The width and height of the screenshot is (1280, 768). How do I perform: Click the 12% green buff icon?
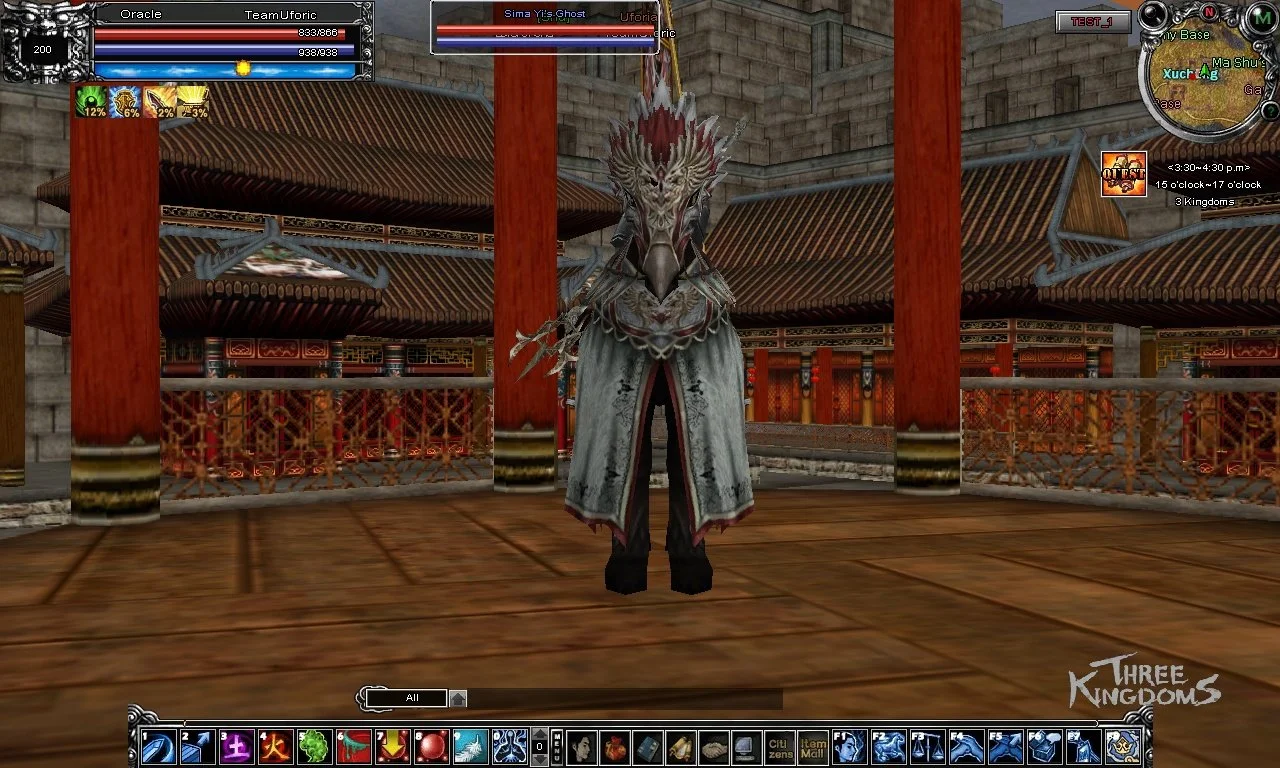(x=90, y=100)
